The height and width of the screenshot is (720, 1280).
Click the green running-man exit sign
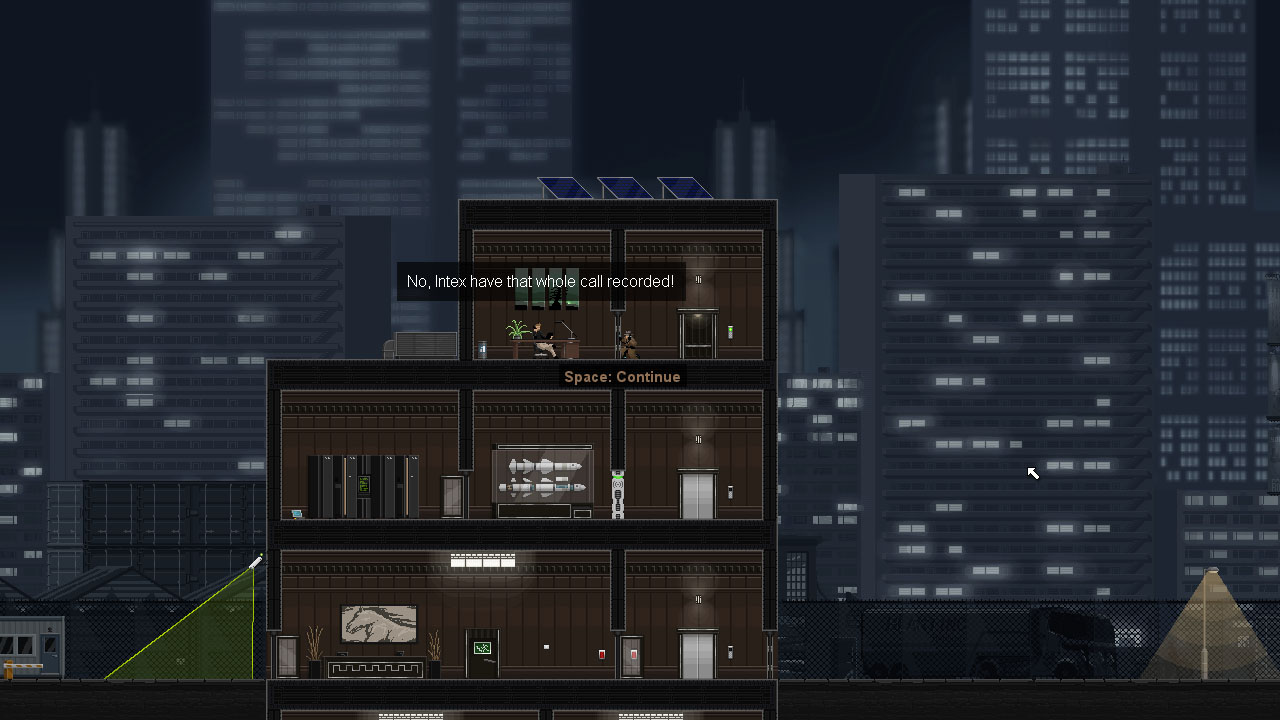pyautogui.click(x=482, y=647)
